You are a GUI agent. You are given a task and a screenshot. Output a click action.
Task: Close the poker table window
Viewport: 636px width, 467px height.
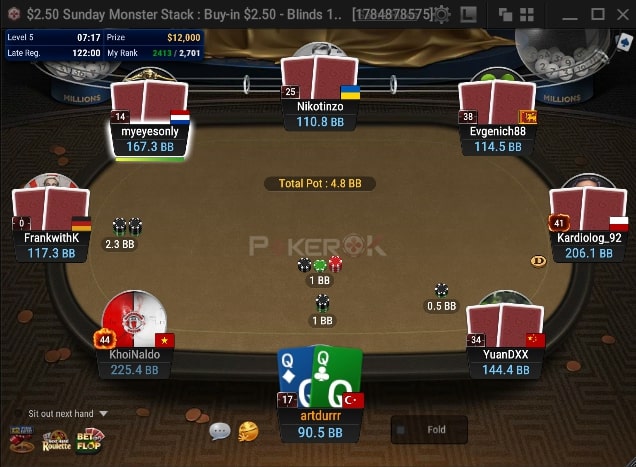pos(621,14)
